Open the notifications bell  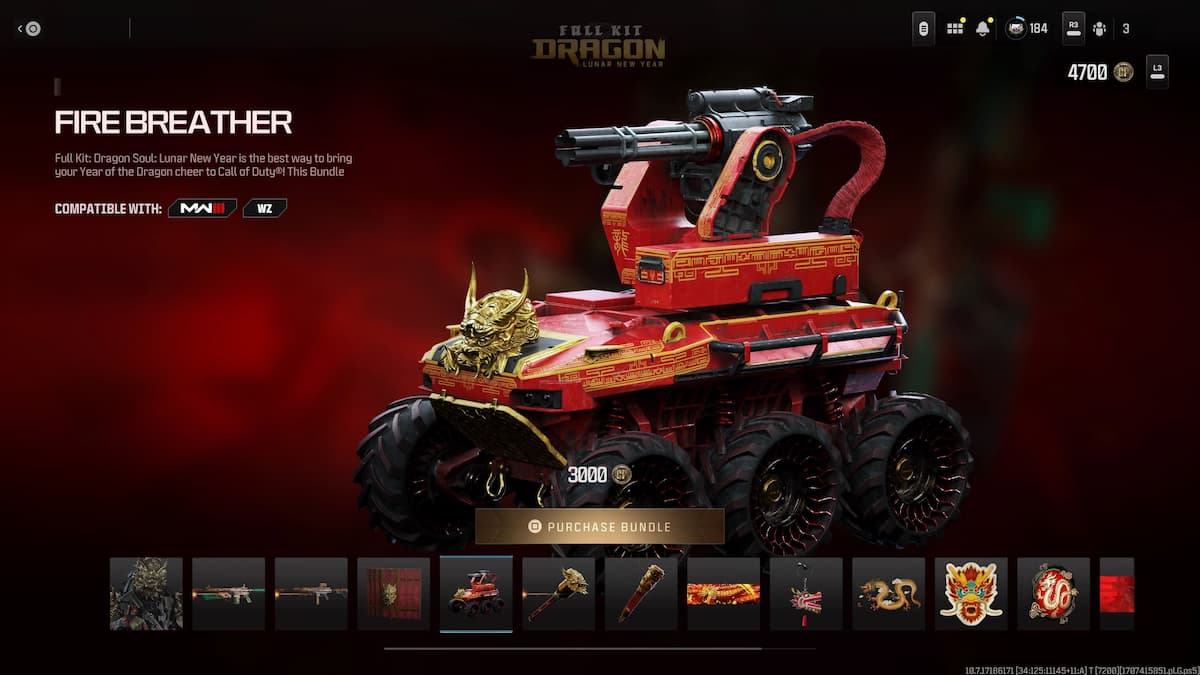983,28
